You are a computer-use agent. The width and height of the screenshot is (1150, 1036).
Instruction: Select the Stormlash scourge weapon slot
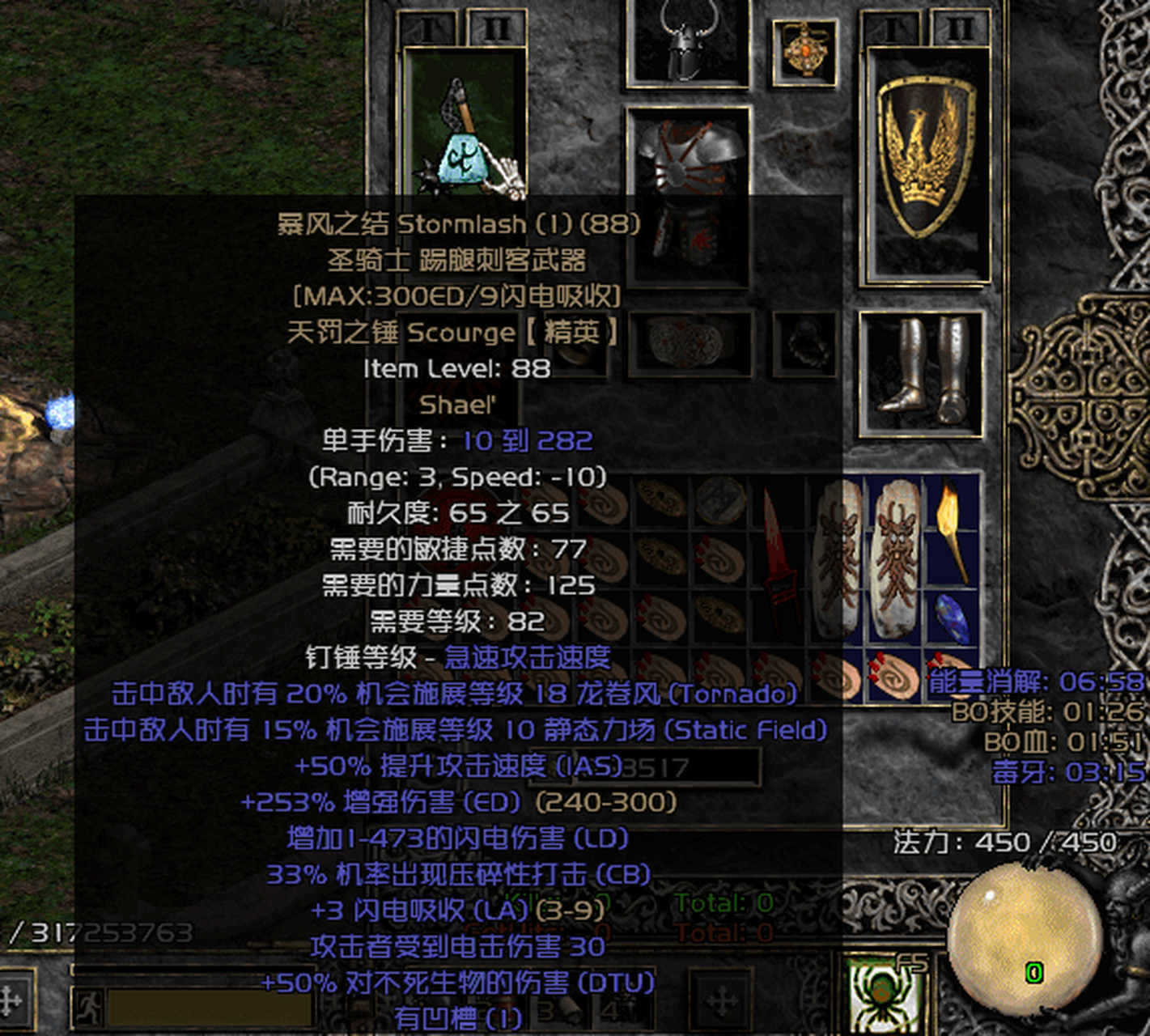point(465,121)
